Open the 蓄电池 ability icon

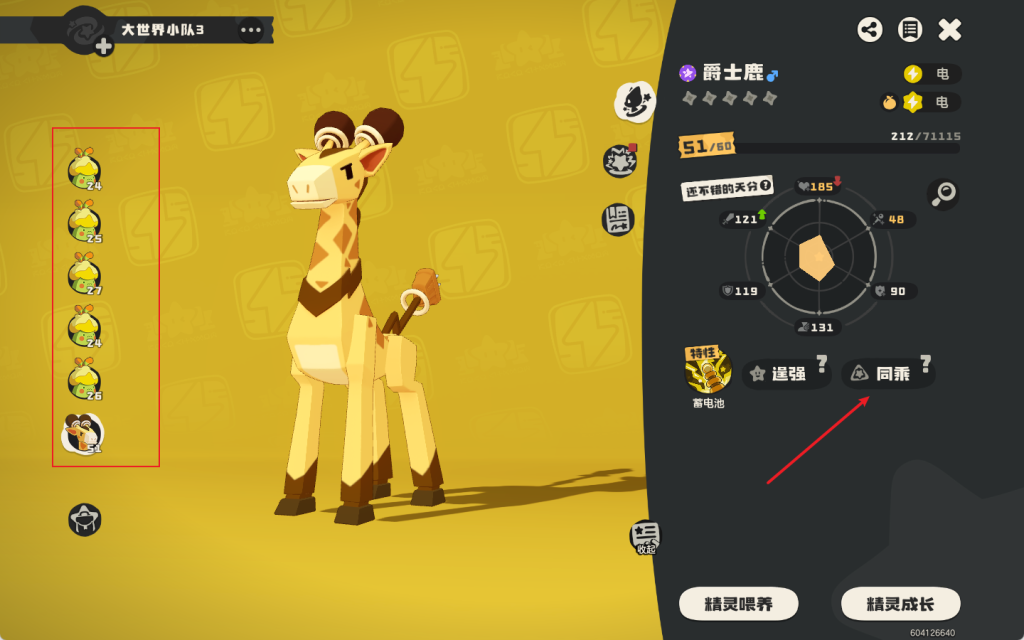click(x=708, y=372)
